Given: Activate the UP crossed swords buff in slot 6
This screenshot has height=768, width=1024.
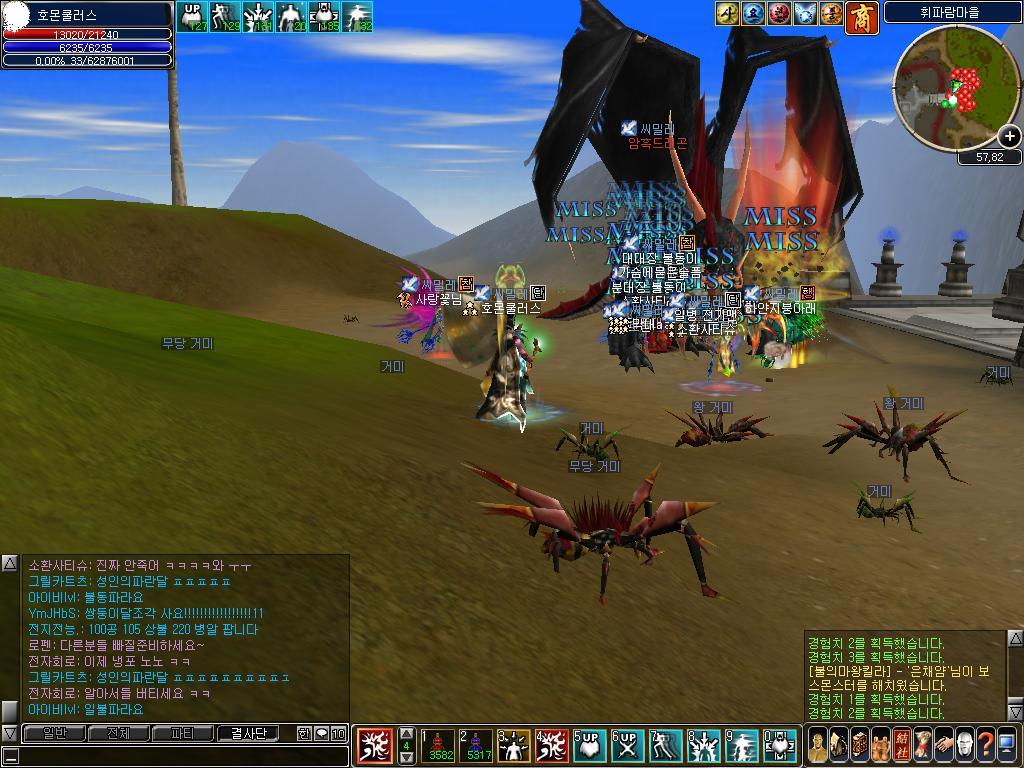Looking at the screenshot, I should pyautogui.click(x=626, y=745).
